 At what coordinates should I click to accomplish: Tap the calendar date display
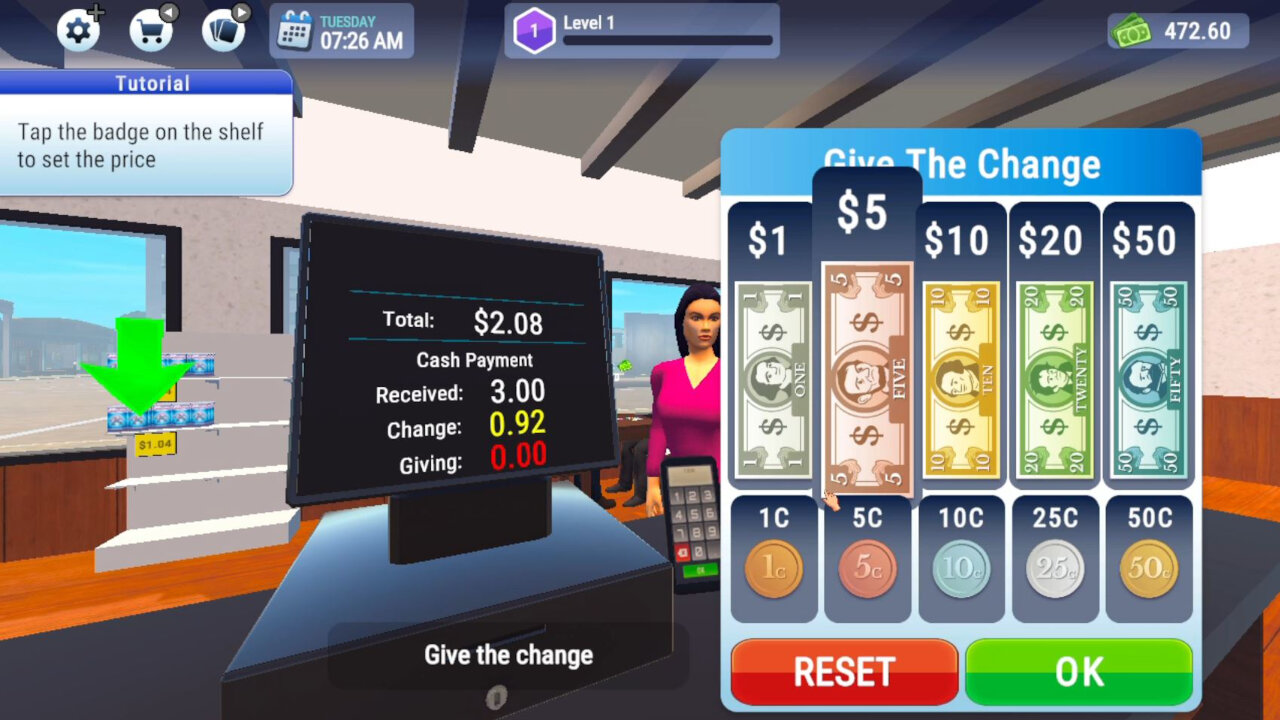click(x=340, y=30)
